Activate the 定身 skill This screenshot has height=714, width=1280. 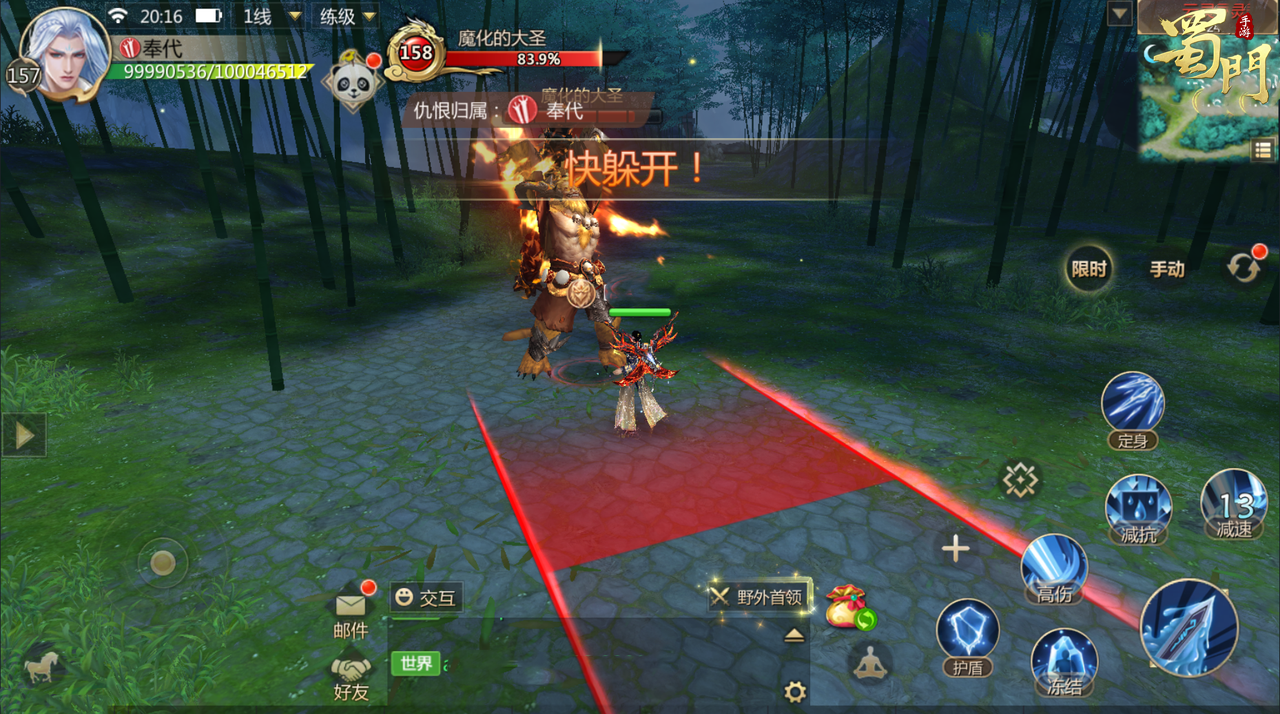point(1133,405)
